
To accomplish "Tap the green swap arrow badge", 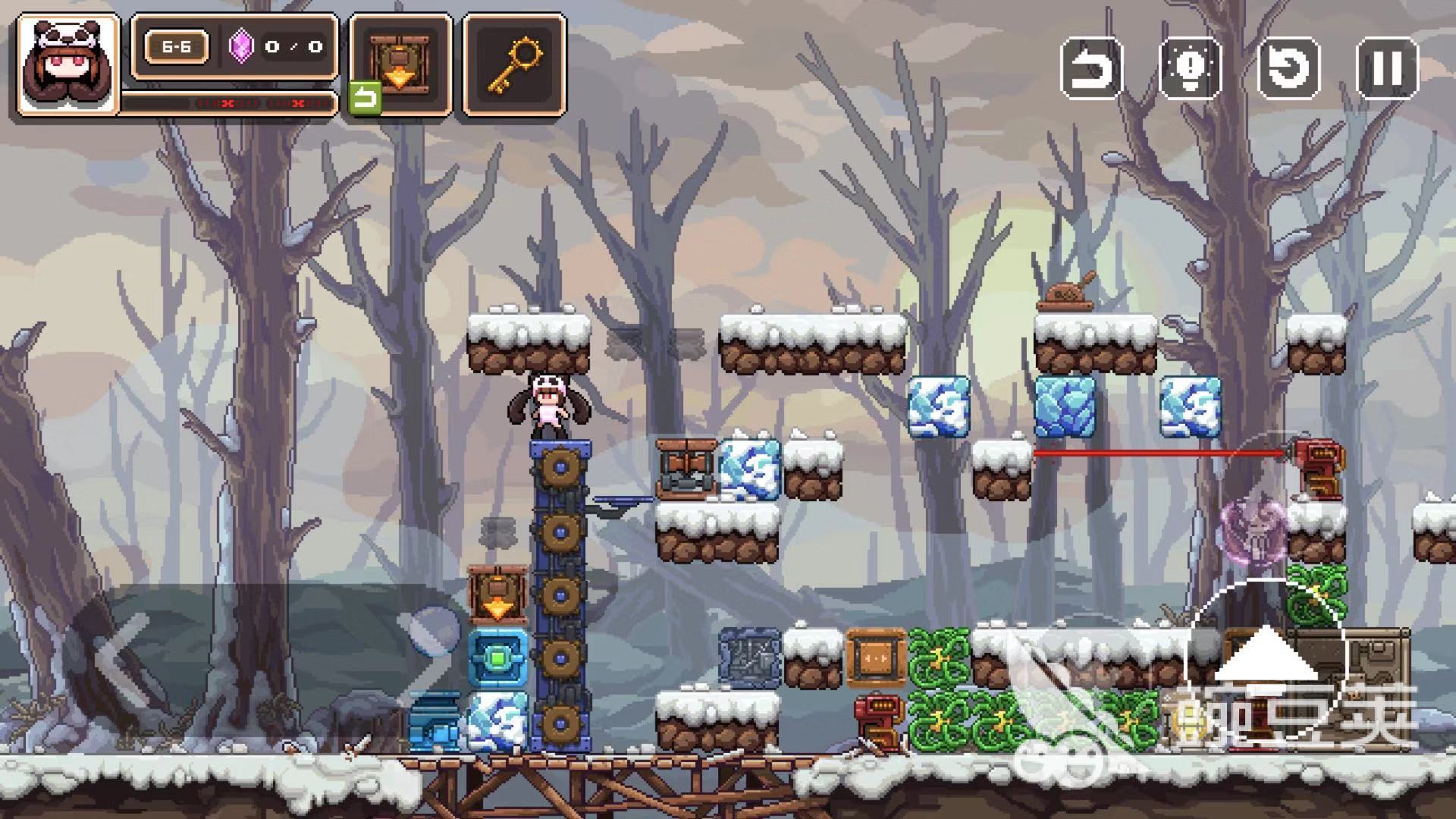I will (366, 99).
